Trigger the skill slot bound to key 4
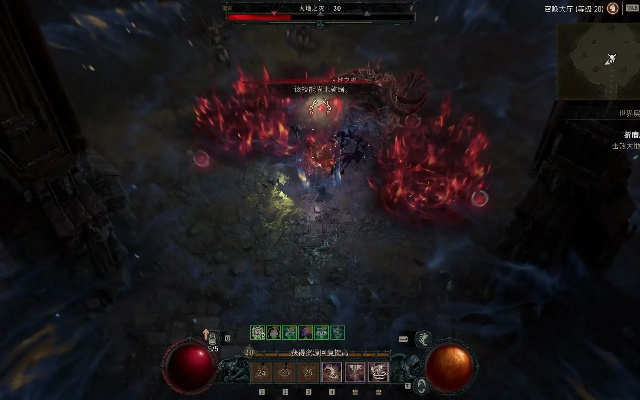This screenshot has height=400, width=640. tap(330, 372)
